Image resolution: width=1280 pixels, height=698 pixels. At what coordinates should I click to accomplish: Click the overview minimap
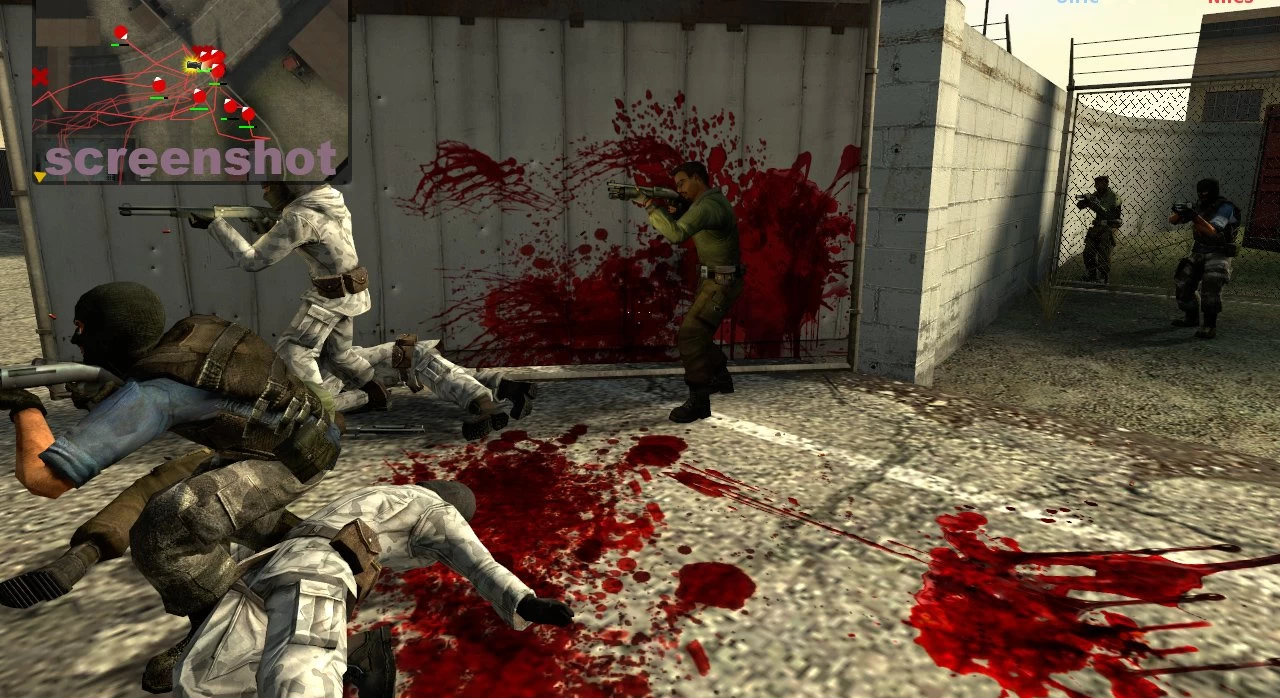coord(191,90)
